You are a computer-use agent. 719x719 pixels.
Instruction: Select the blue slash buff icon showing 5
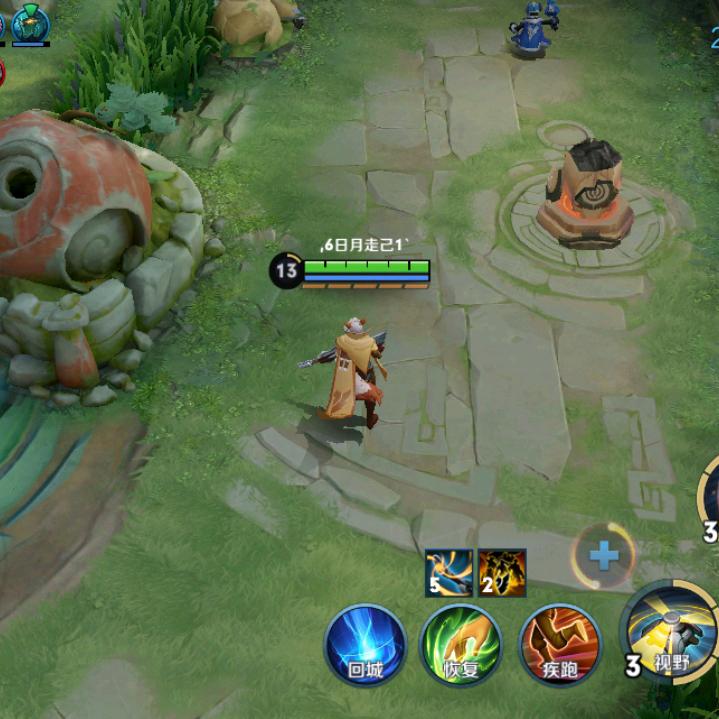tap(448, 572)
